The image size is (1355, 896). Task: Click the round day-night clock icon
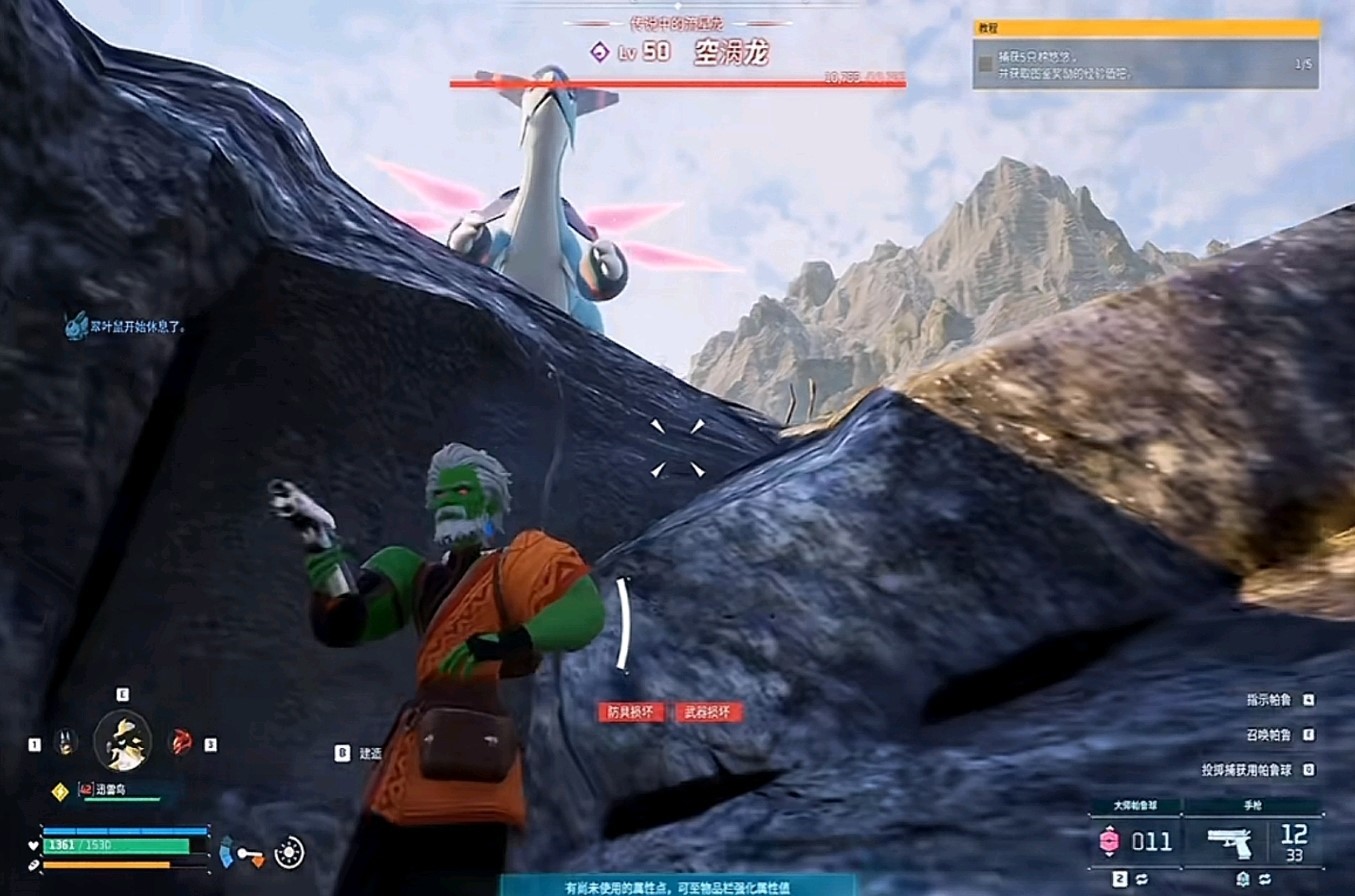289,852
